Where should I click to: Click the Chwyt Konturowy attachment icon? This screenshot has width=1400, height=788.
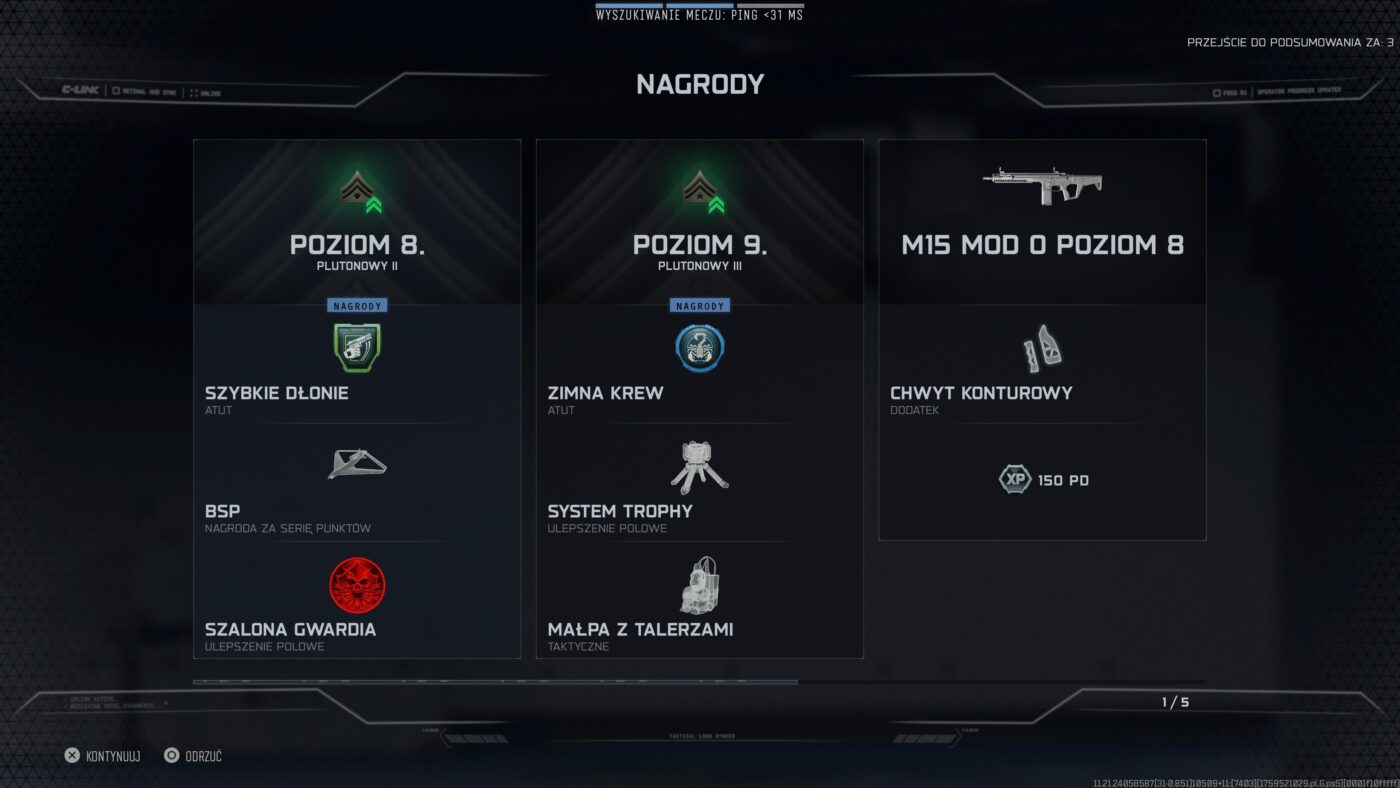(1042, 347)
